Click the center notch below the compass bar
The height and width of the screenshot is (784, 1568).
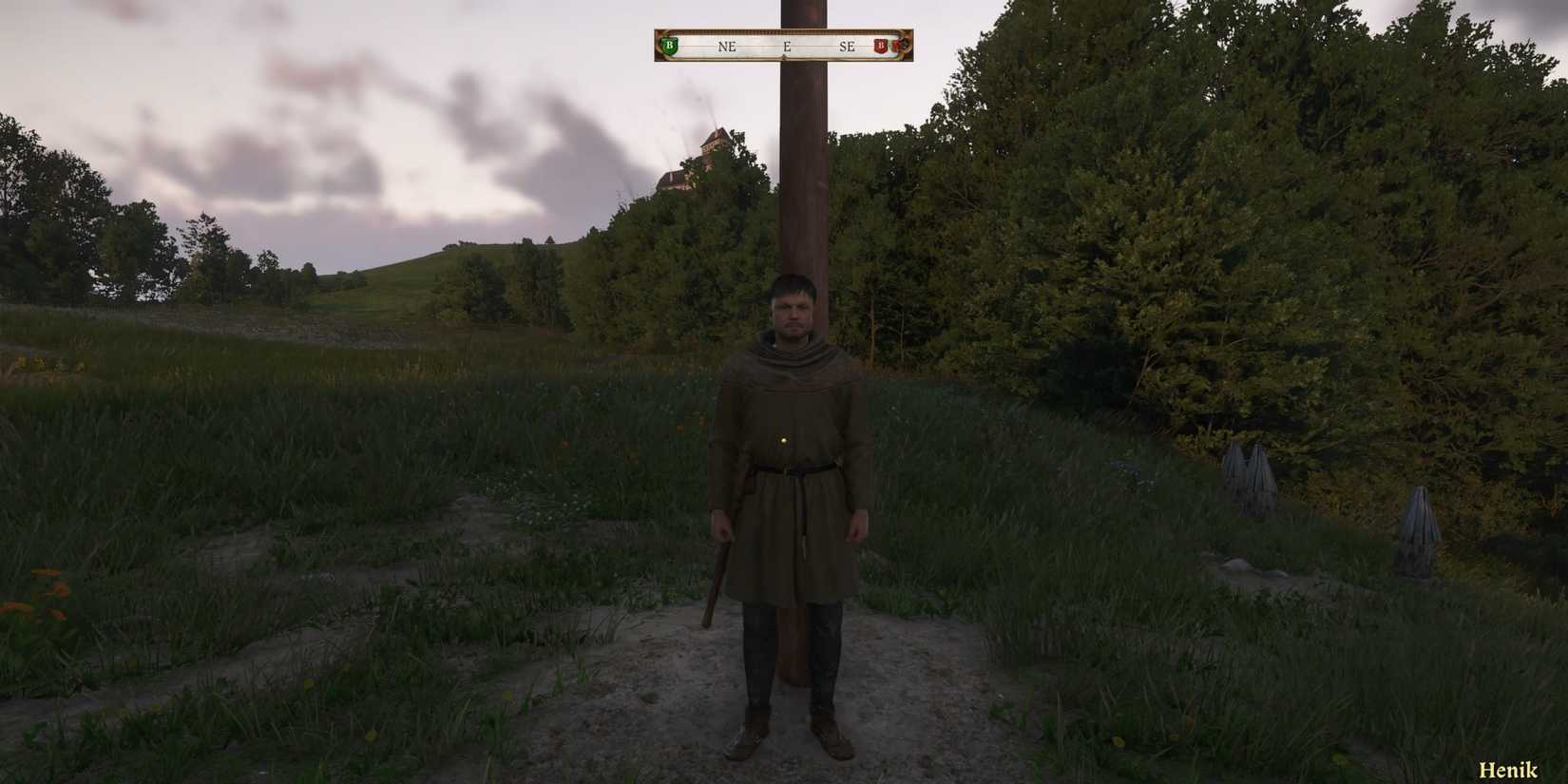[x=784, y=59]
